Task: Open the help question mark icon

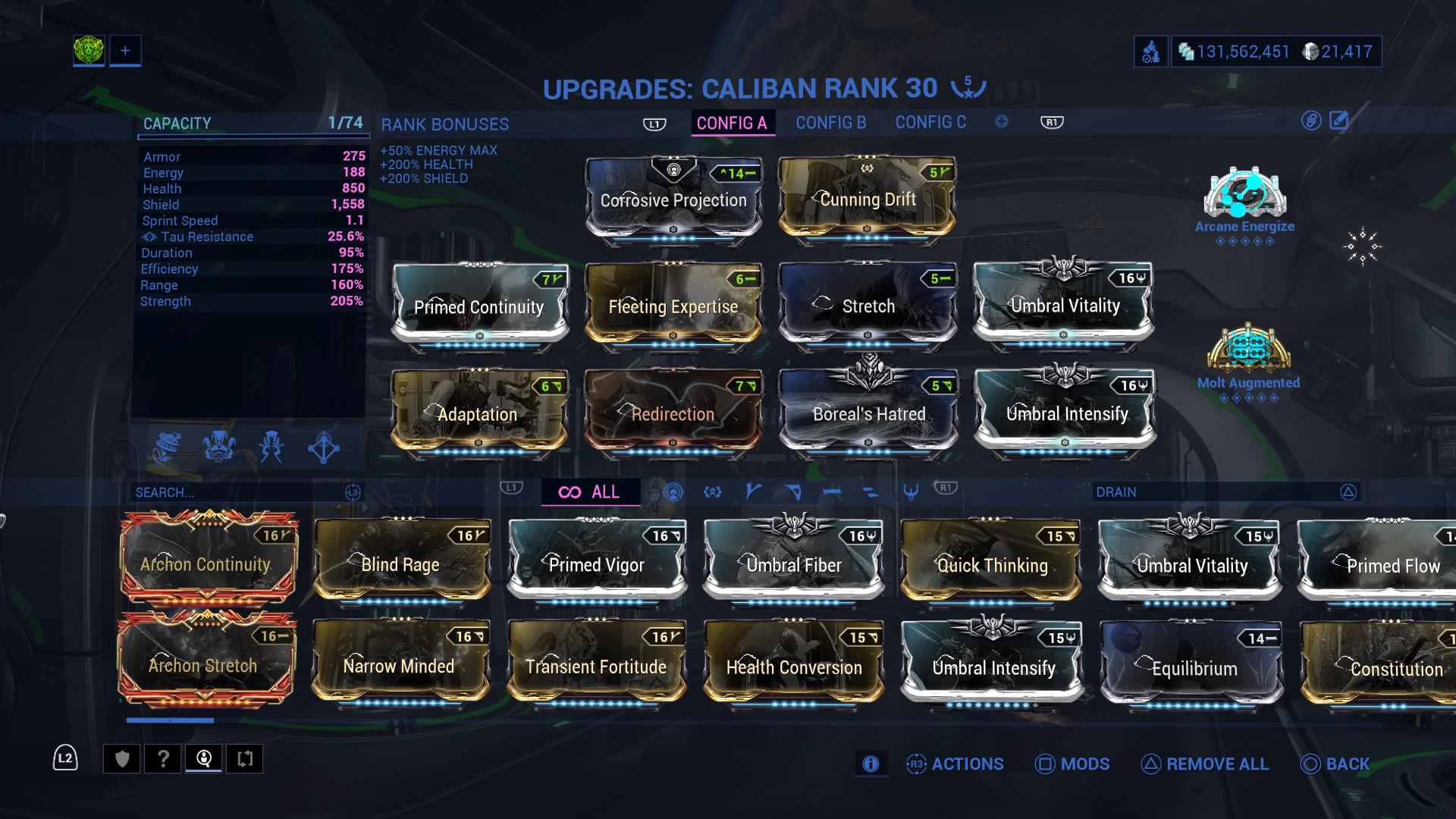Action: [x=162, y=758]
